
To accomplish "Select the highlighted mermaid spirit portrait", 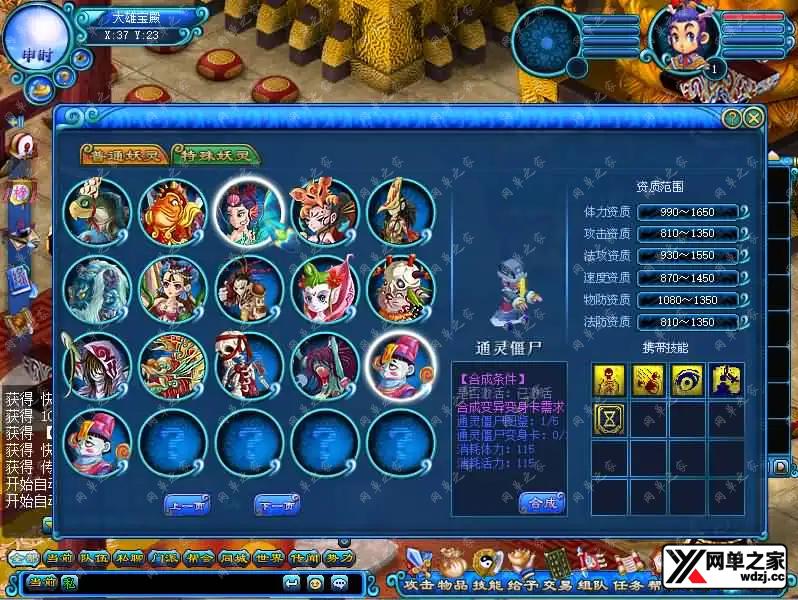I will point(249,212).
